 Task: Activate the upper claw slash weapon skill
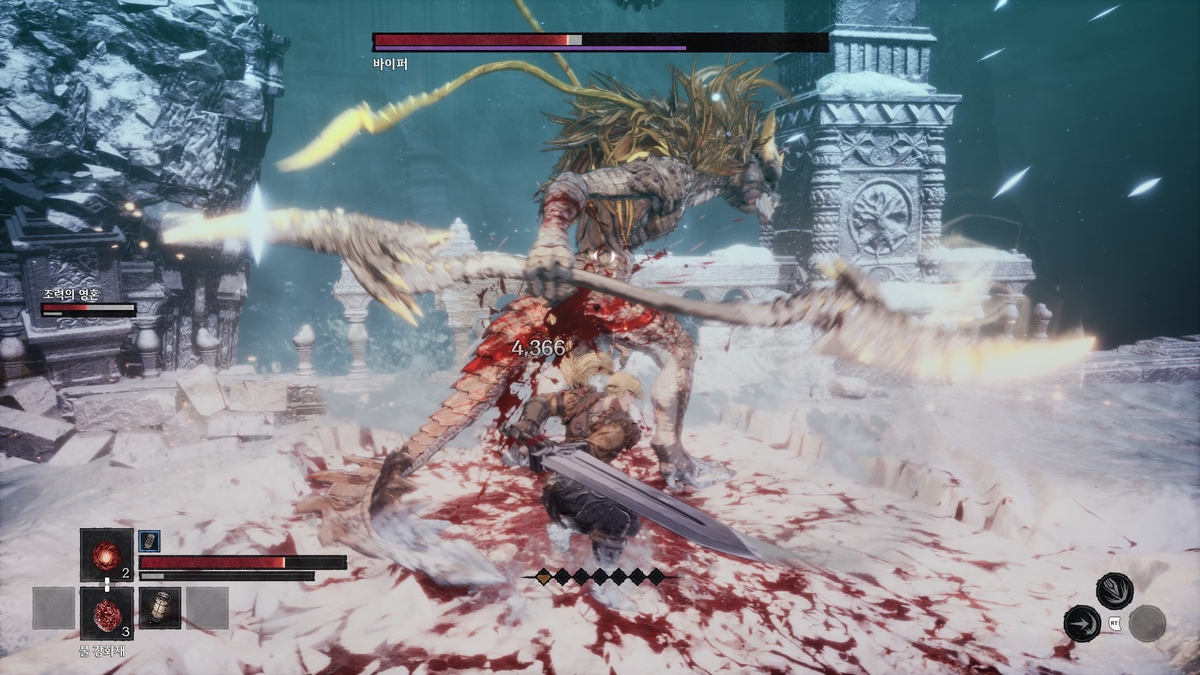pyautogui.click(x=1114, y=590)
